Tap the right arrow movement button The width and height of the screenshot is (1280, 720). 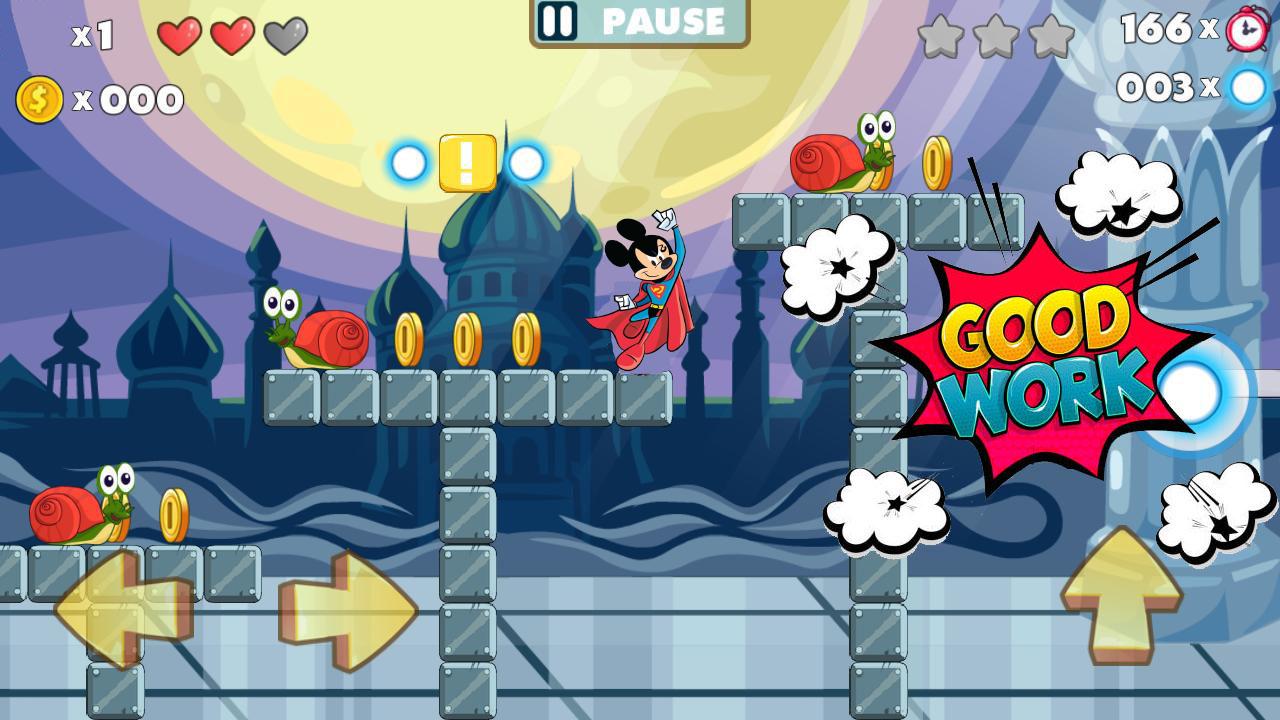(x=350, y=610)
